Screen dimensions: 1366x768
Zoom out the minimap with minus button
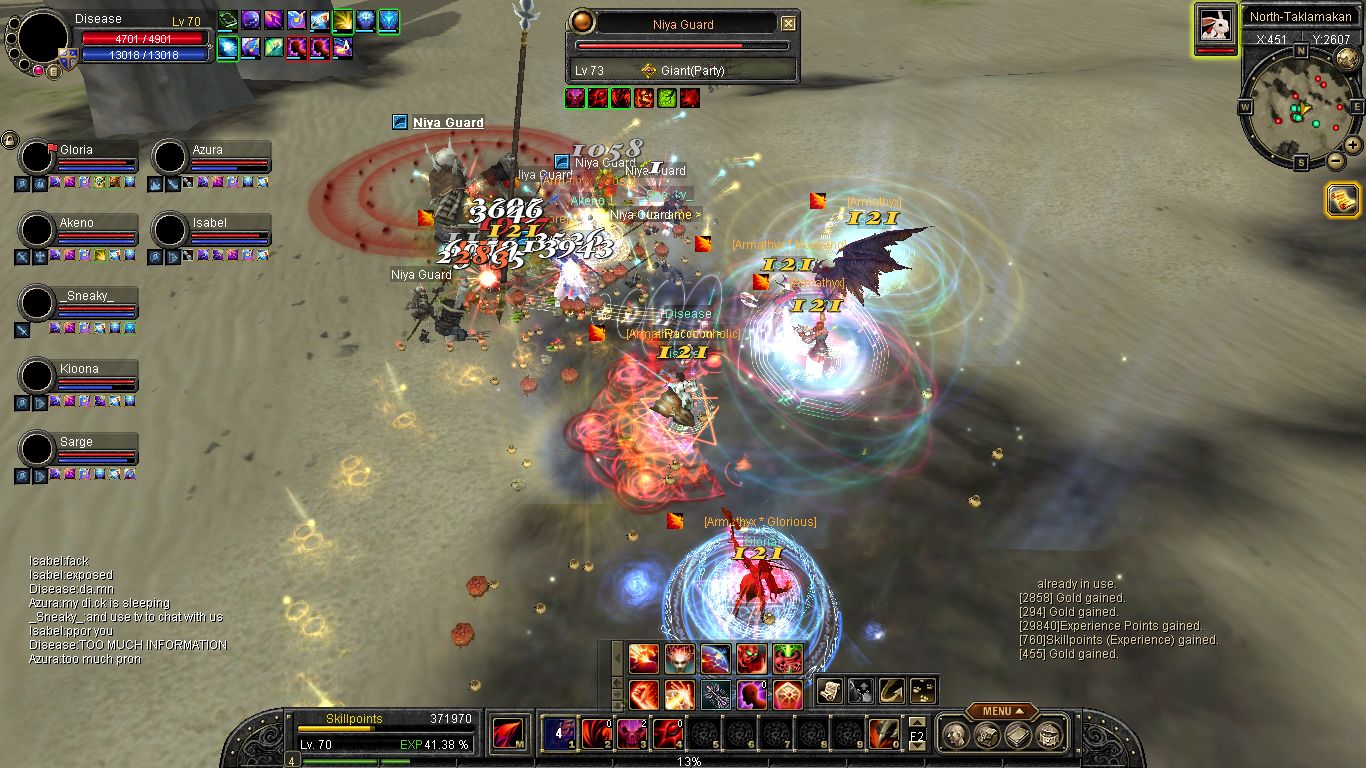1335,160
